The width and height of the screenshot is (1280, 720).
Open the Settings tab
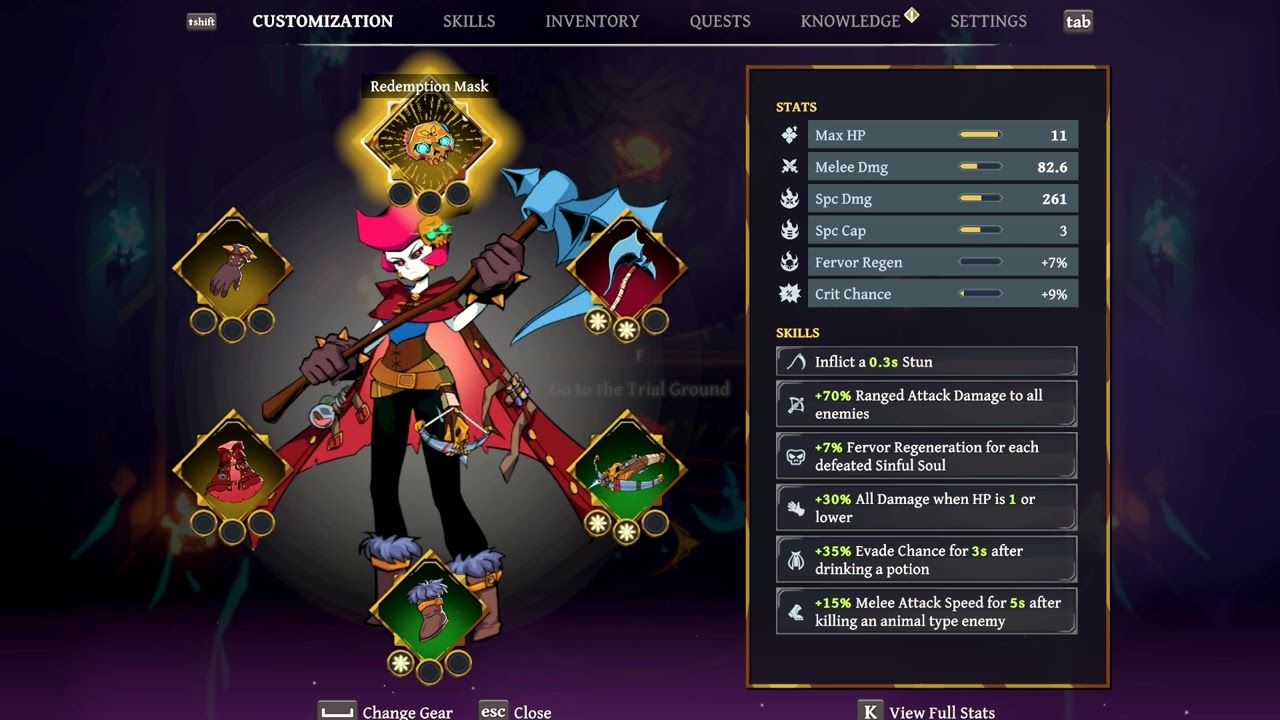pyautogui.click(x=988, y=21)
